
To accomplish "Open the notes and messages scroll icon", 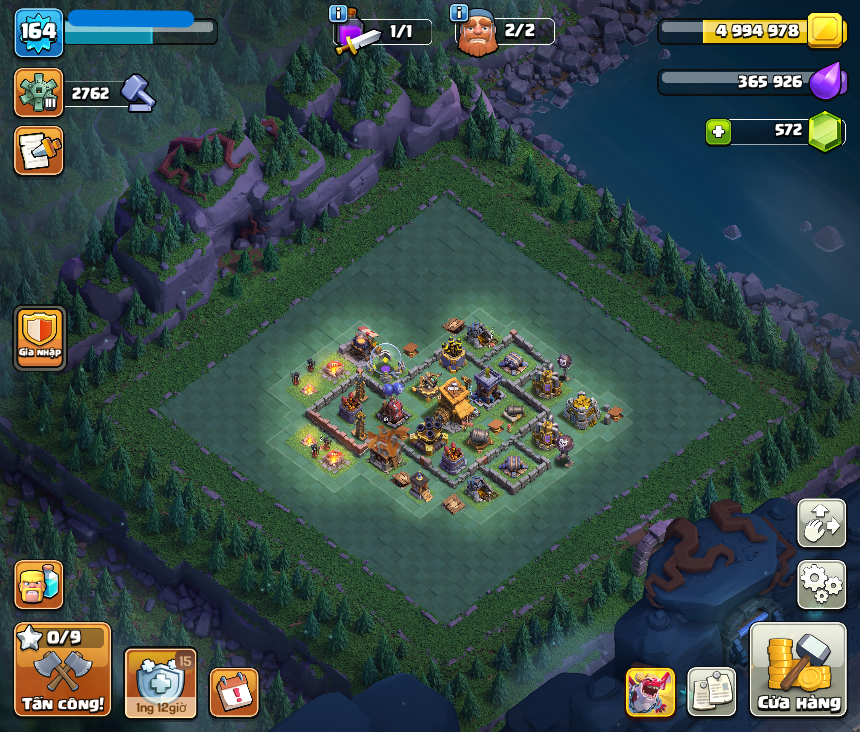I will tap(39, 150).
